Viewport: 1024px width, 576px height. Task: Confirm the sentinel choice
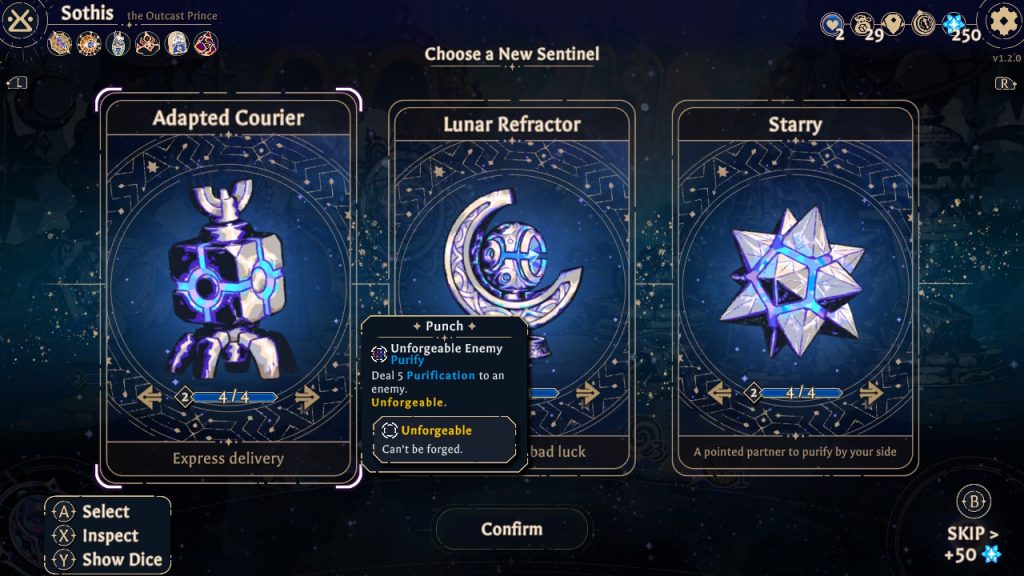512,529
